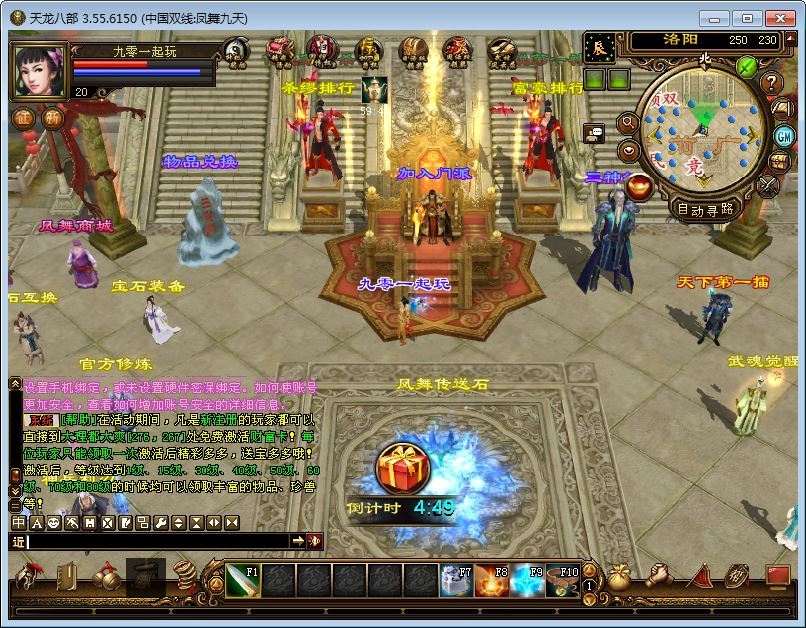Claim the countdown gift box reward
The width and height of the screenshot is (806, 628).
pyautogui.click(x=403, y=470)
